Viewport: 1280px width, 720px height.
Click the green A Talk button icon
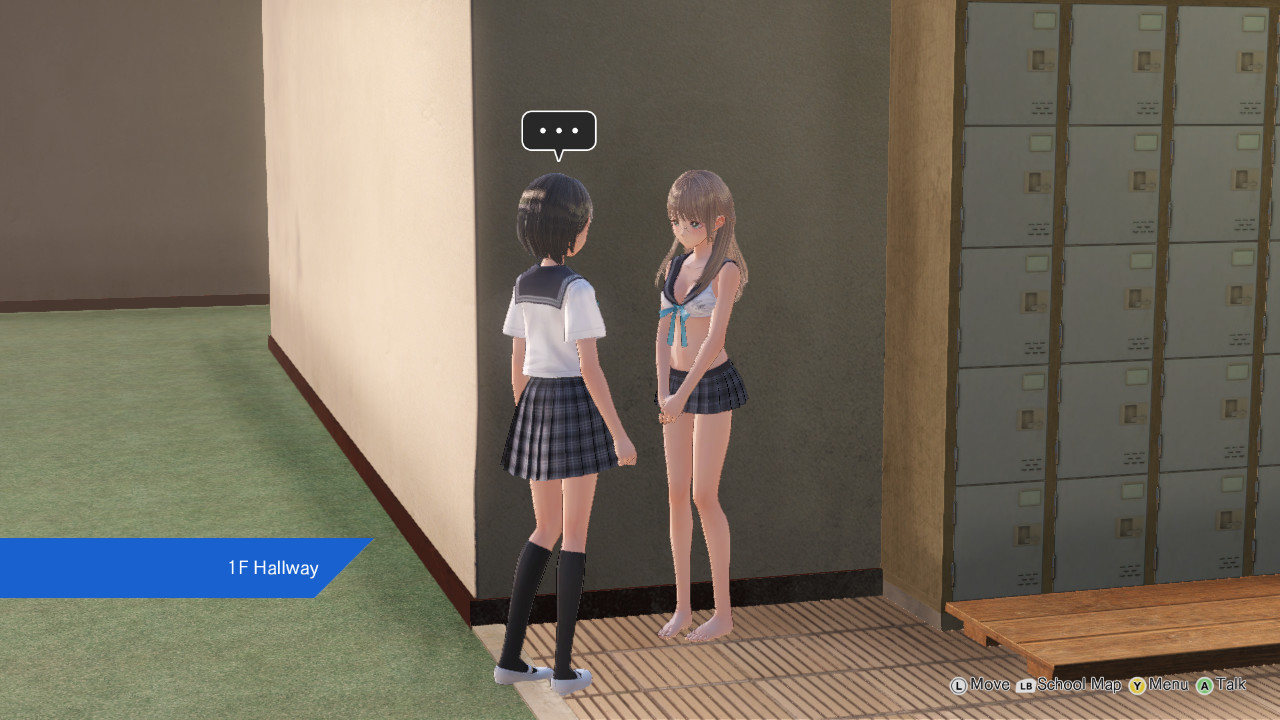1204,684
